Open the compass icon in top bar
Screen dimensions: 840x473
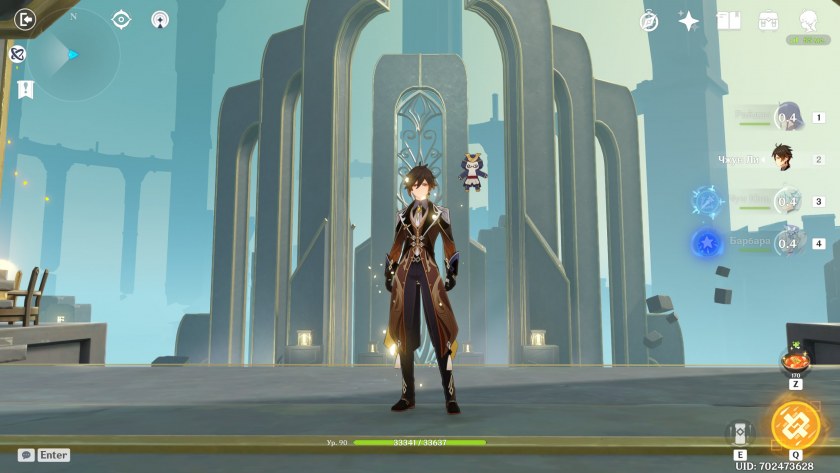(649, 21)
